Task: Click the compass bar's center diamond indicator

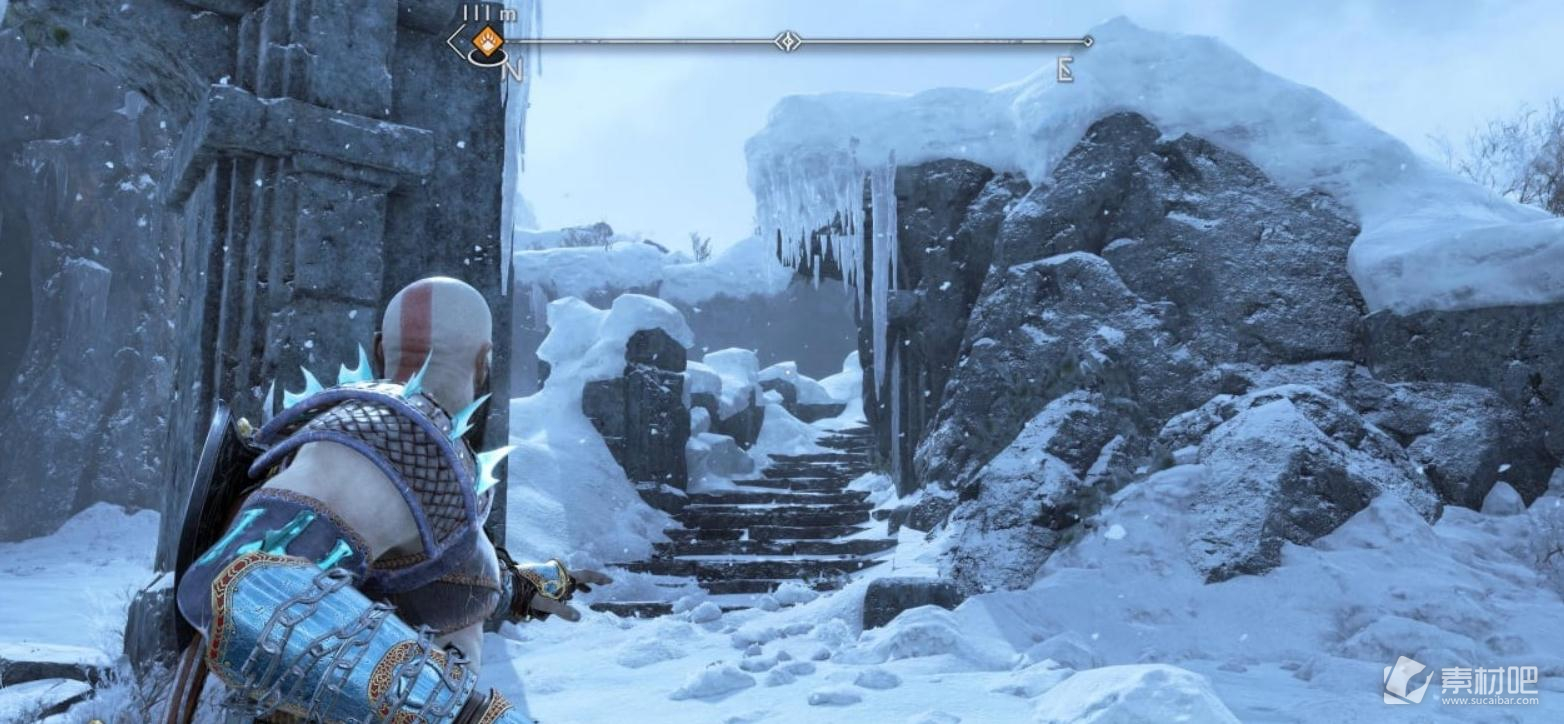Action: (788, 41)
